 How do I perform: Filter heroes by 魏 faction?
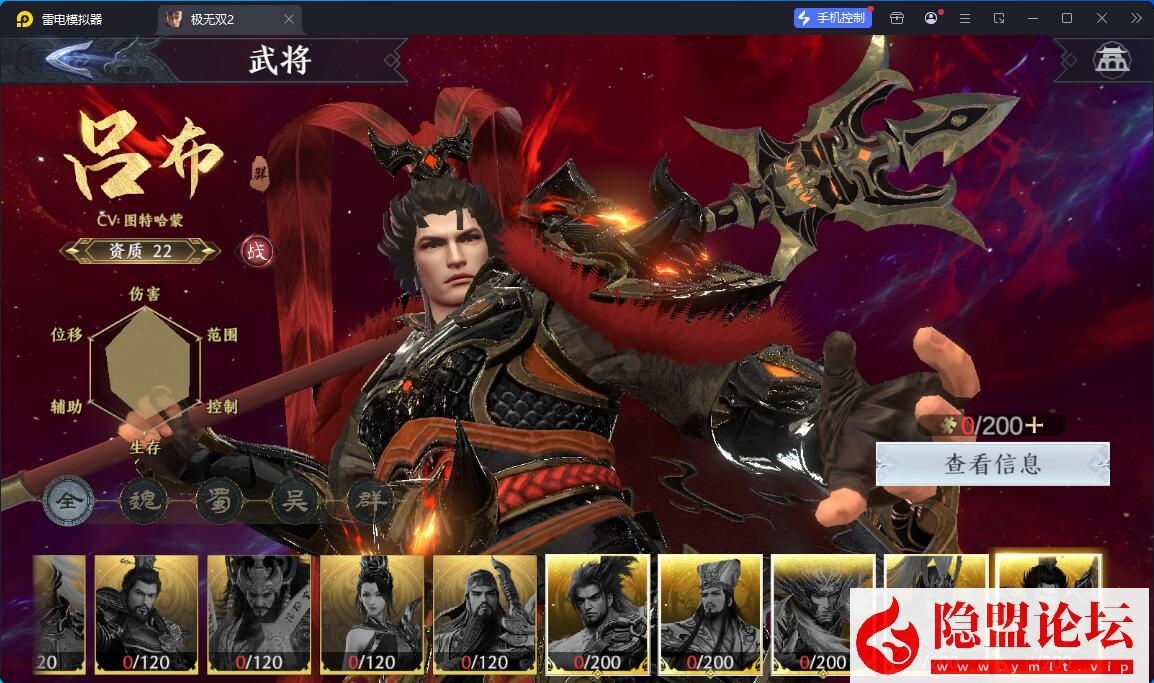143,501
